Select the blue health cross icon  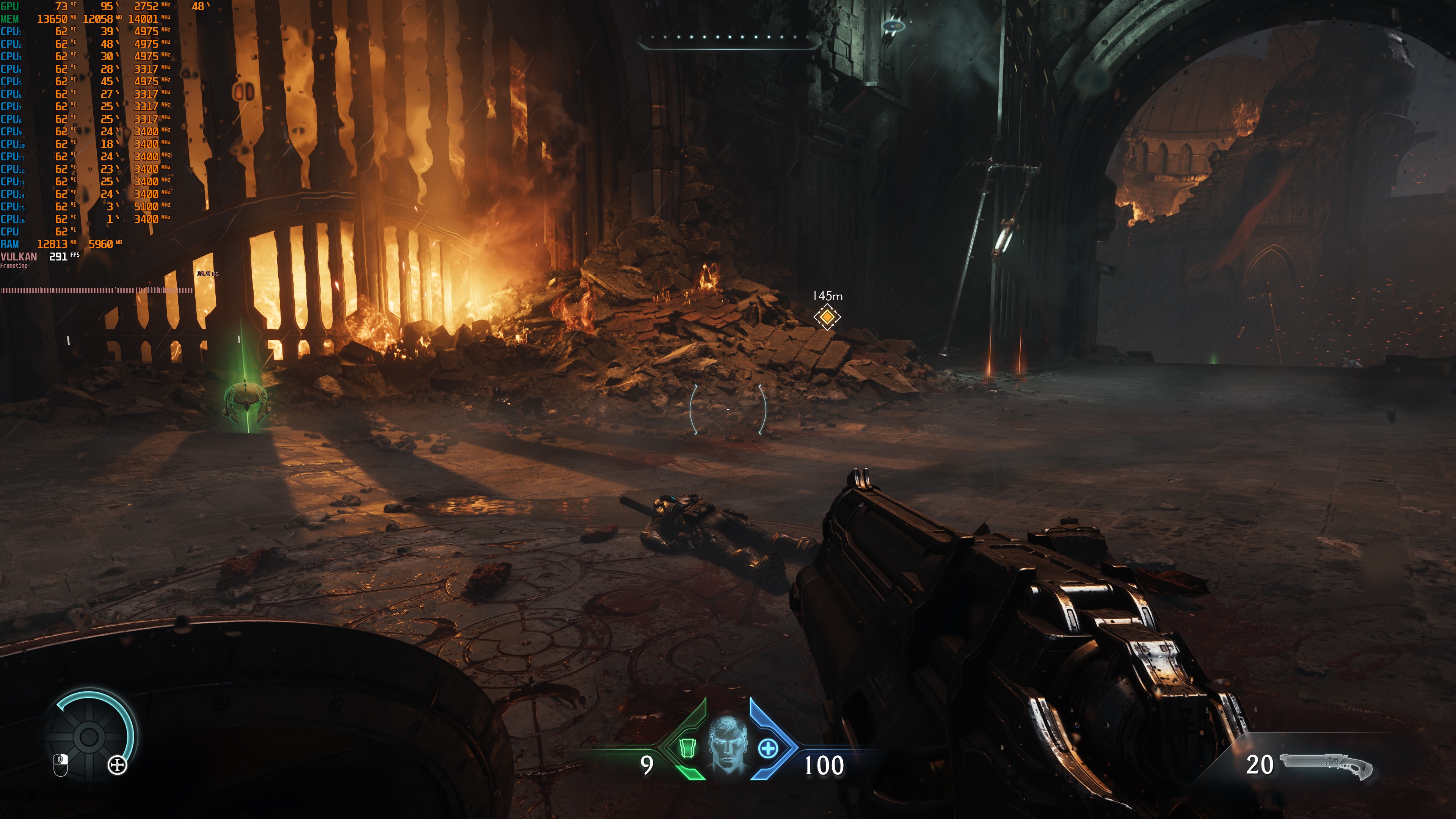tap(767, 748)
